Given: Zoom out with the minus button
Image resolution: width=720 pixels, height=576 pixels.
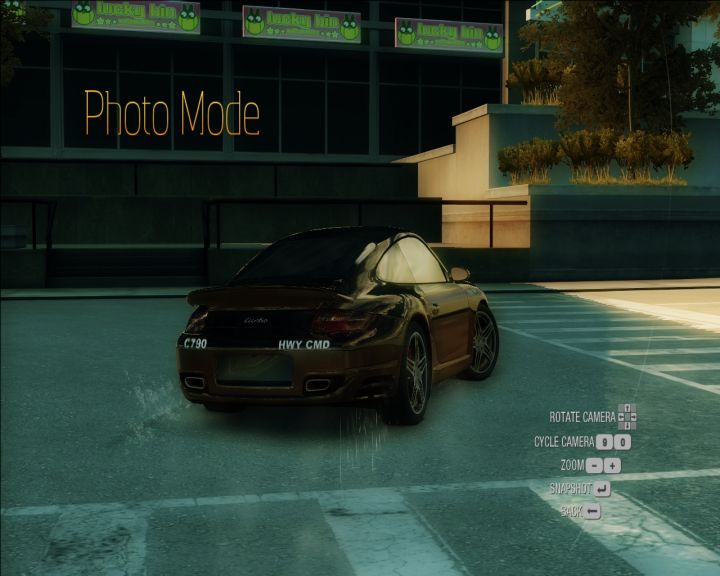Looking at the screenshot, I should pos(595,465).
